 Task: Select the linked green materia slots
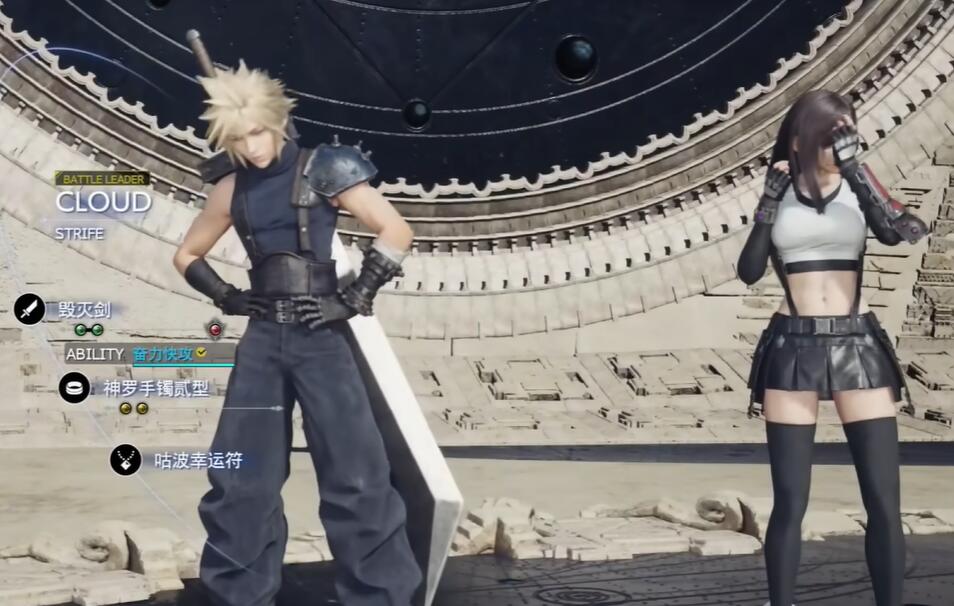[88, 330]
